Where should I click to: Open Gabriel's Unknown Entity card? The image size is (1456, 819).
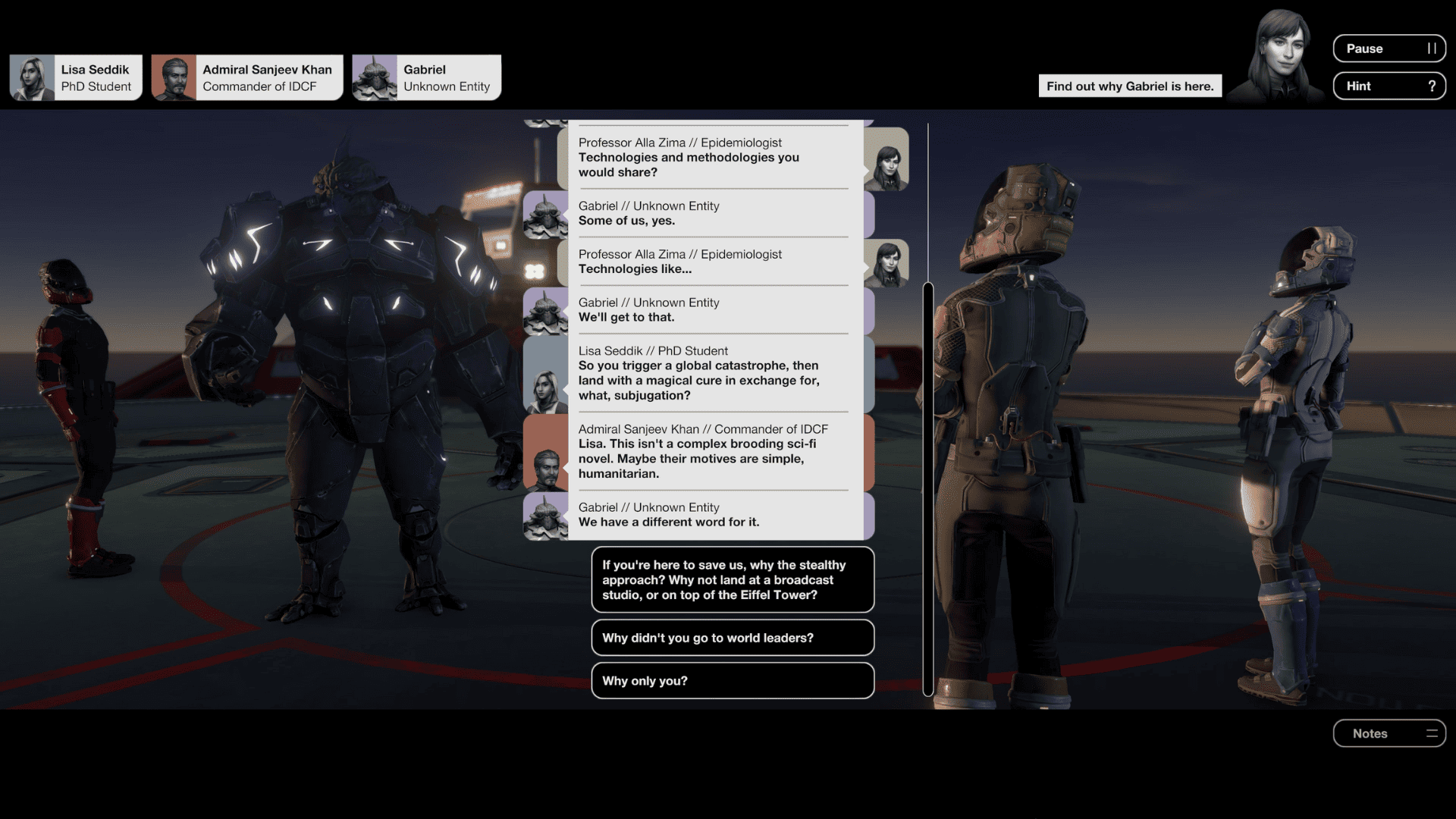coord(426,77)
